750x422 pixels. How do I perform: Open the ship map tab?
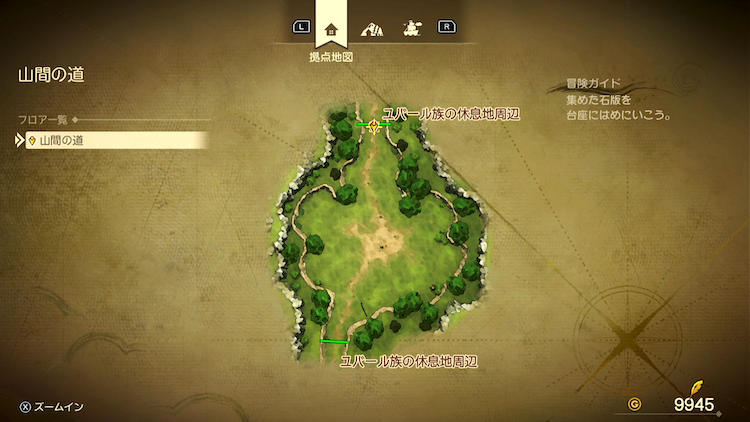[410, 28]
